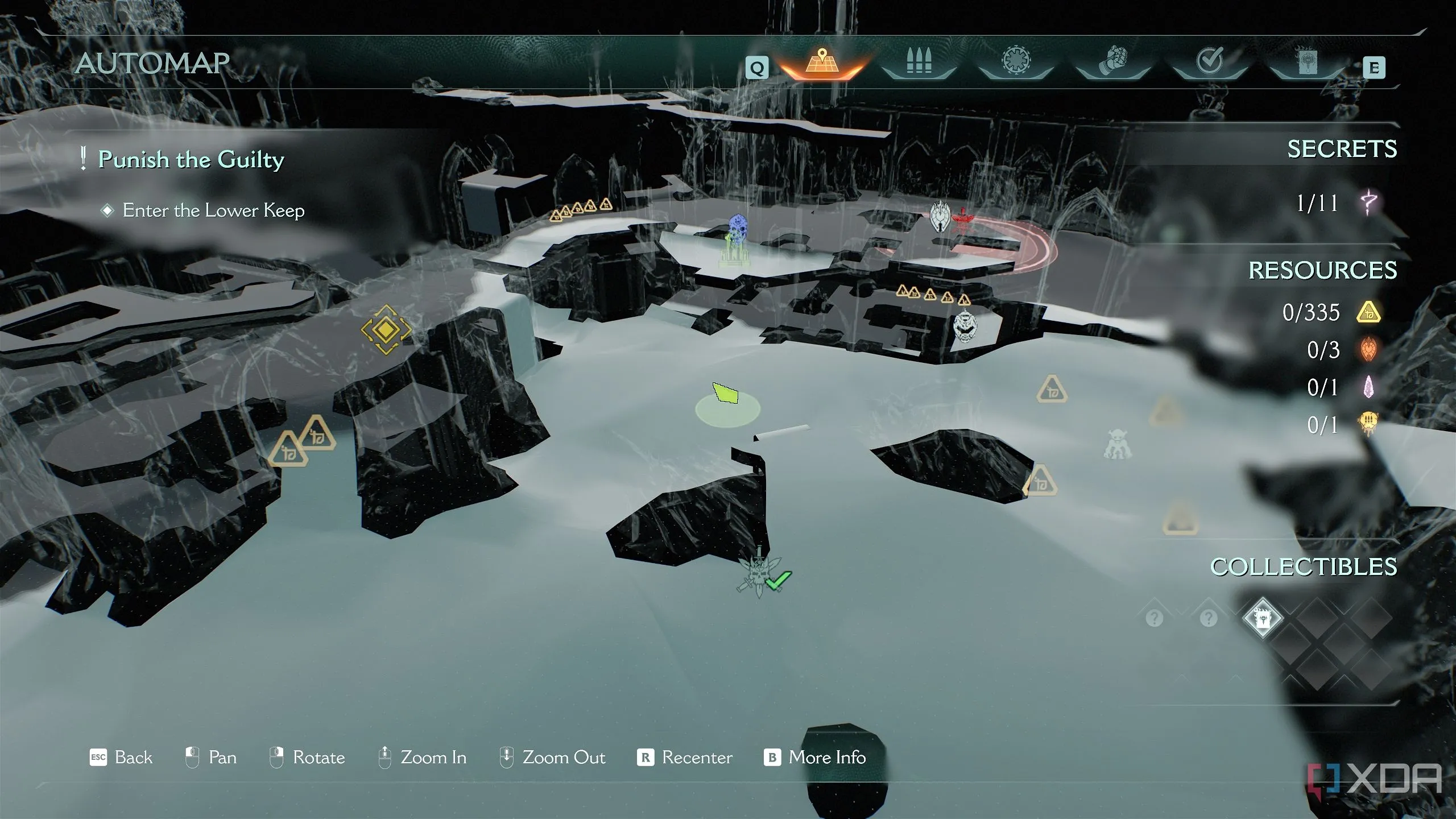
Task: Select the green player arrow marker
Action: [x=726, y=394]
